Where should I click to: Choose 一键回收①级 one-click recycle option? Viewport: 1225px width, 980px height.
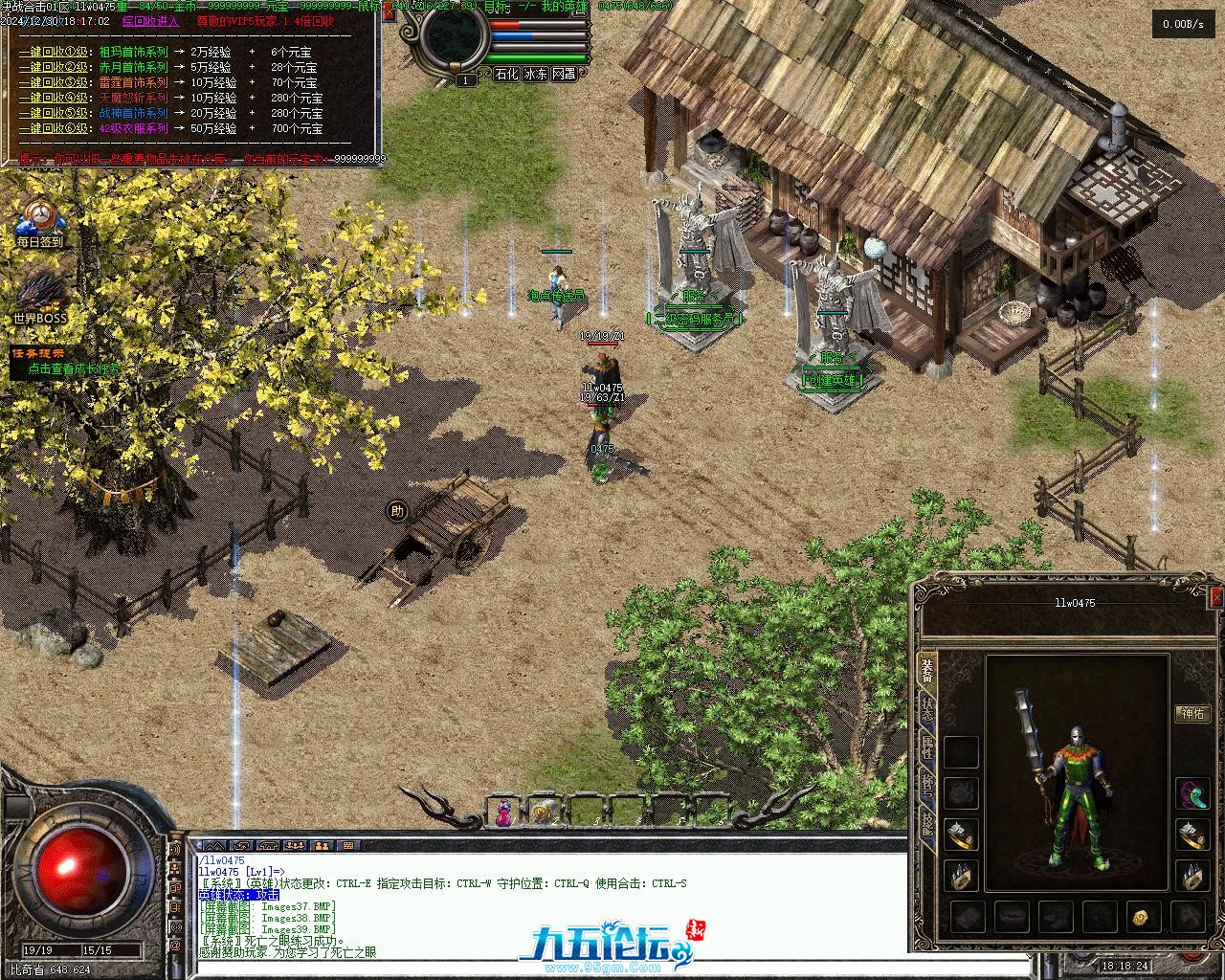click(x=53, y=52)
